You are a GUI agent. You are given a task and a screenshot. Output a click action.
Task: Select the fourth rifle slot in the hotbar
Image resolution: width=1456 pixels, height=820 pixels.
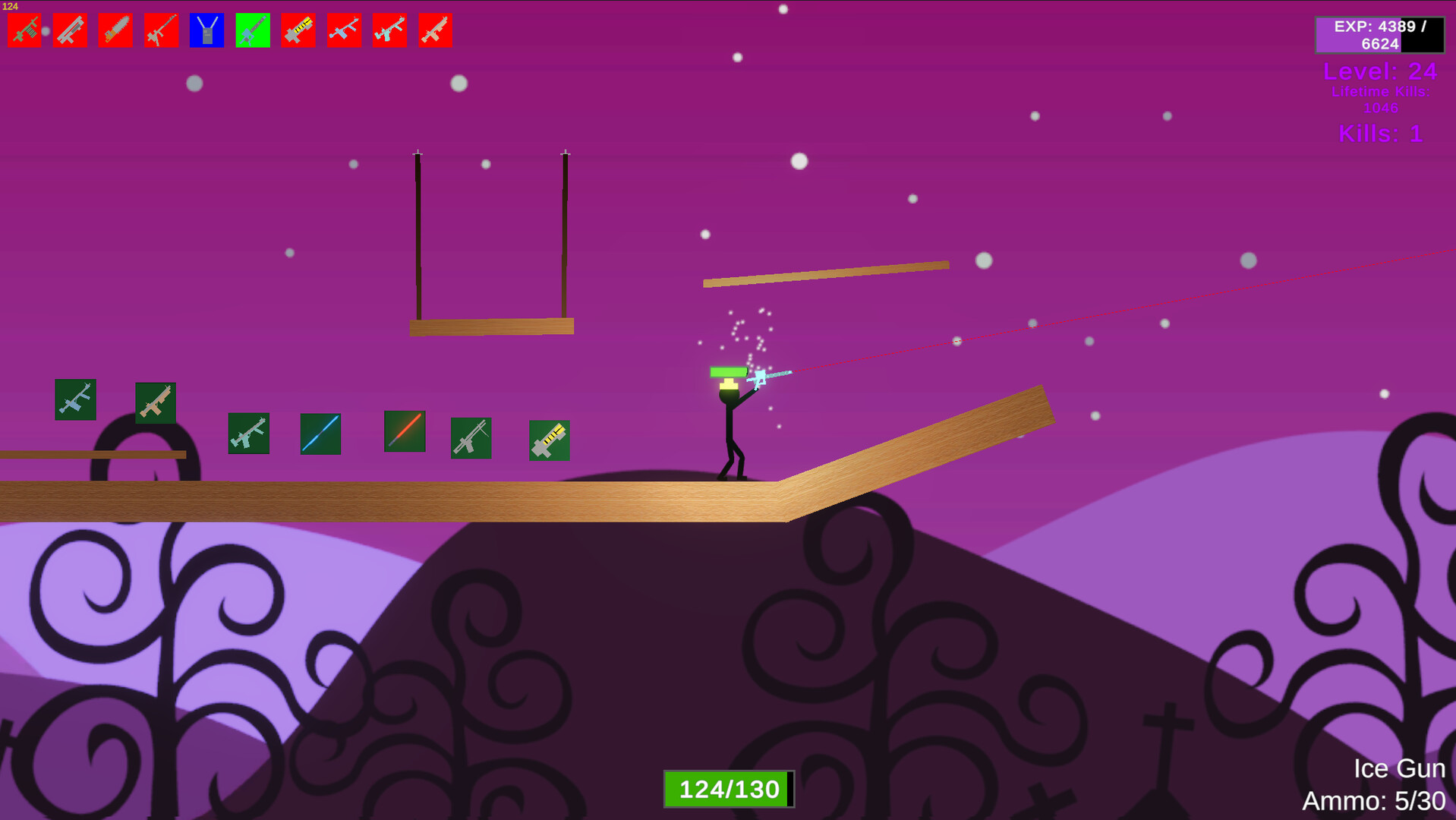[x=161, y=29]
